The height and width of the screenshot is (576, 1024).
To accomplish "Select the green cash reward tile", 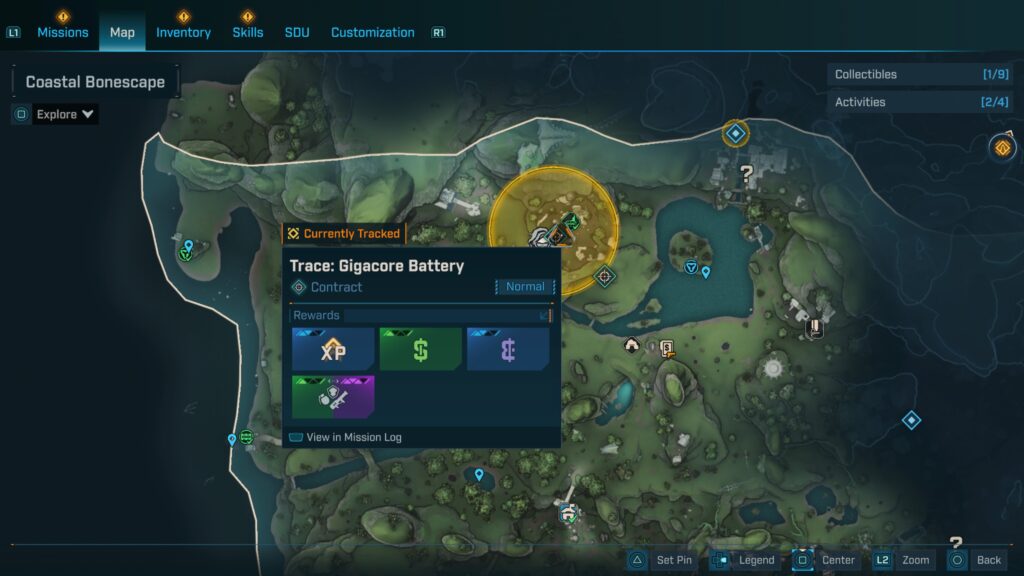I will tap(420, 349).
